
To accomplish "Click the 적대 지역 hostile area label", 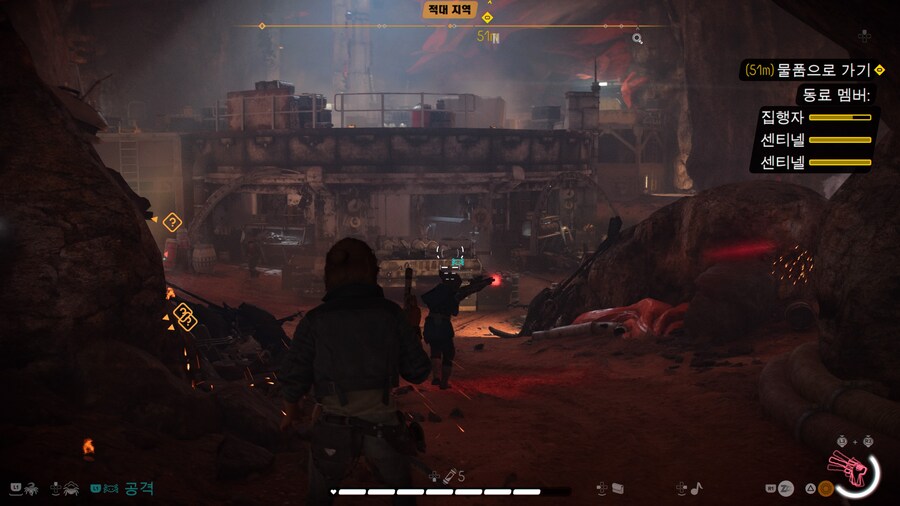I will coord(450,9).
